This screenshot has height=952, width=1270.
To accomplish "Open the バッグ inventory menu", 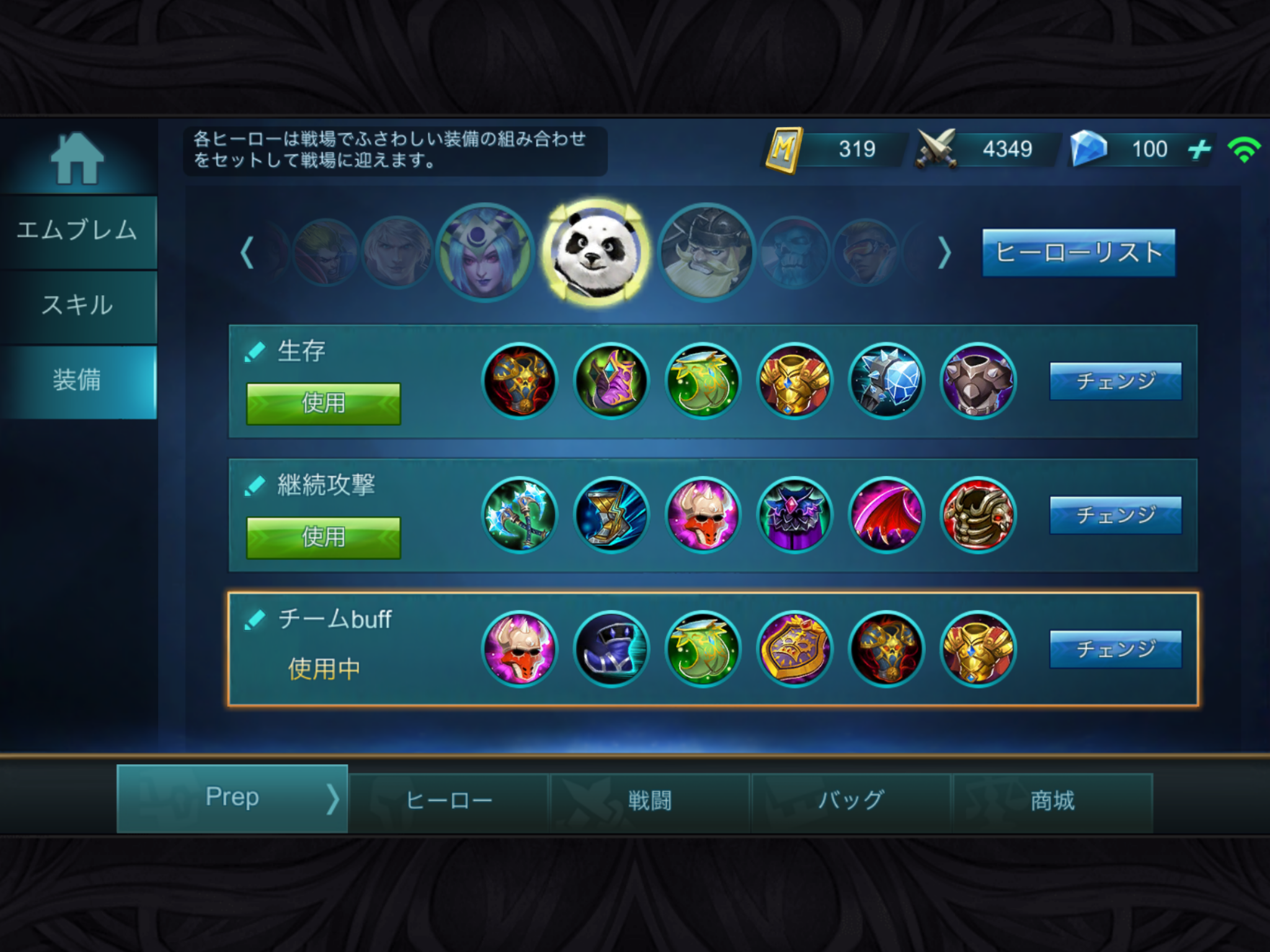I will coord(850,801).
